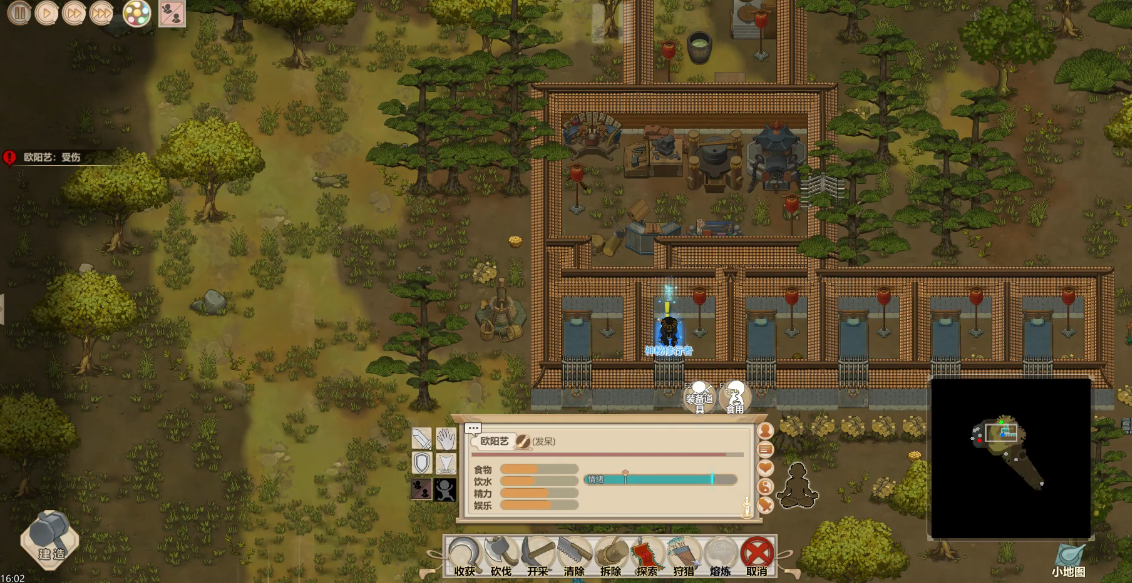Viewport: 1132px width, 583px height.
Task: Choose the 食用 eat action bubble
Action: (735, 397)
